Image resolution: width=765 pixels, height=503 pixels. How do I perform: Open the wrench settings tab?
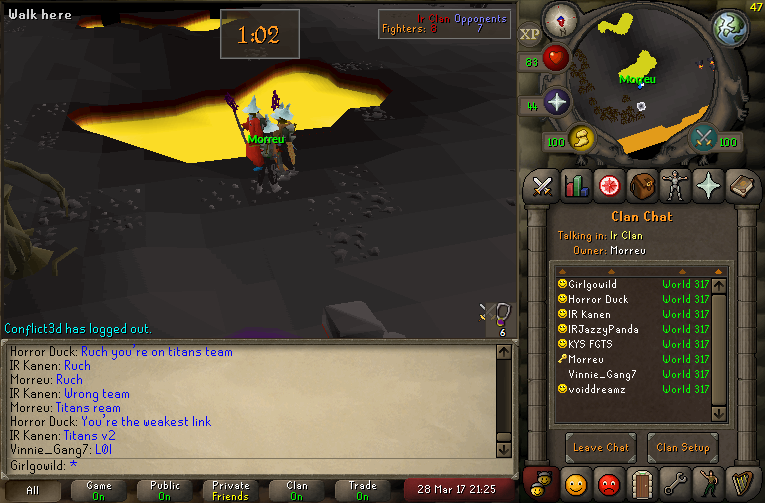(674, 485)
